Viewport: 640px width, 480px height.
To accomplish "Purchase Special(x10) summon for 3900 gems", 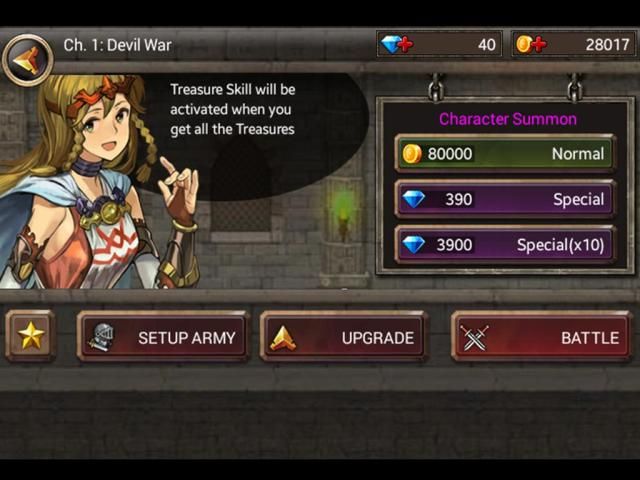I will coord(505,245).
